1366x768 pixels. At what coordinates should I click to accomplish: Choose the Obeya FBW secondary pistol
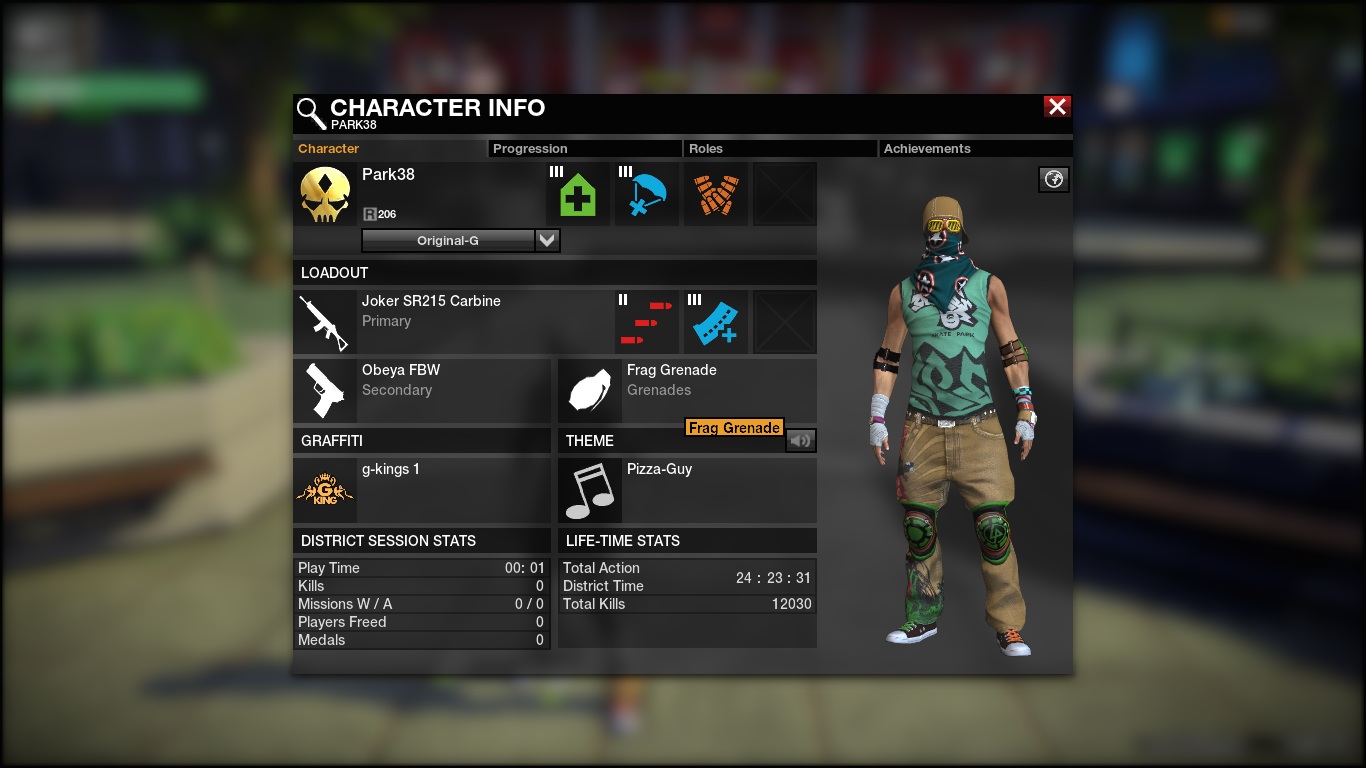325,390
